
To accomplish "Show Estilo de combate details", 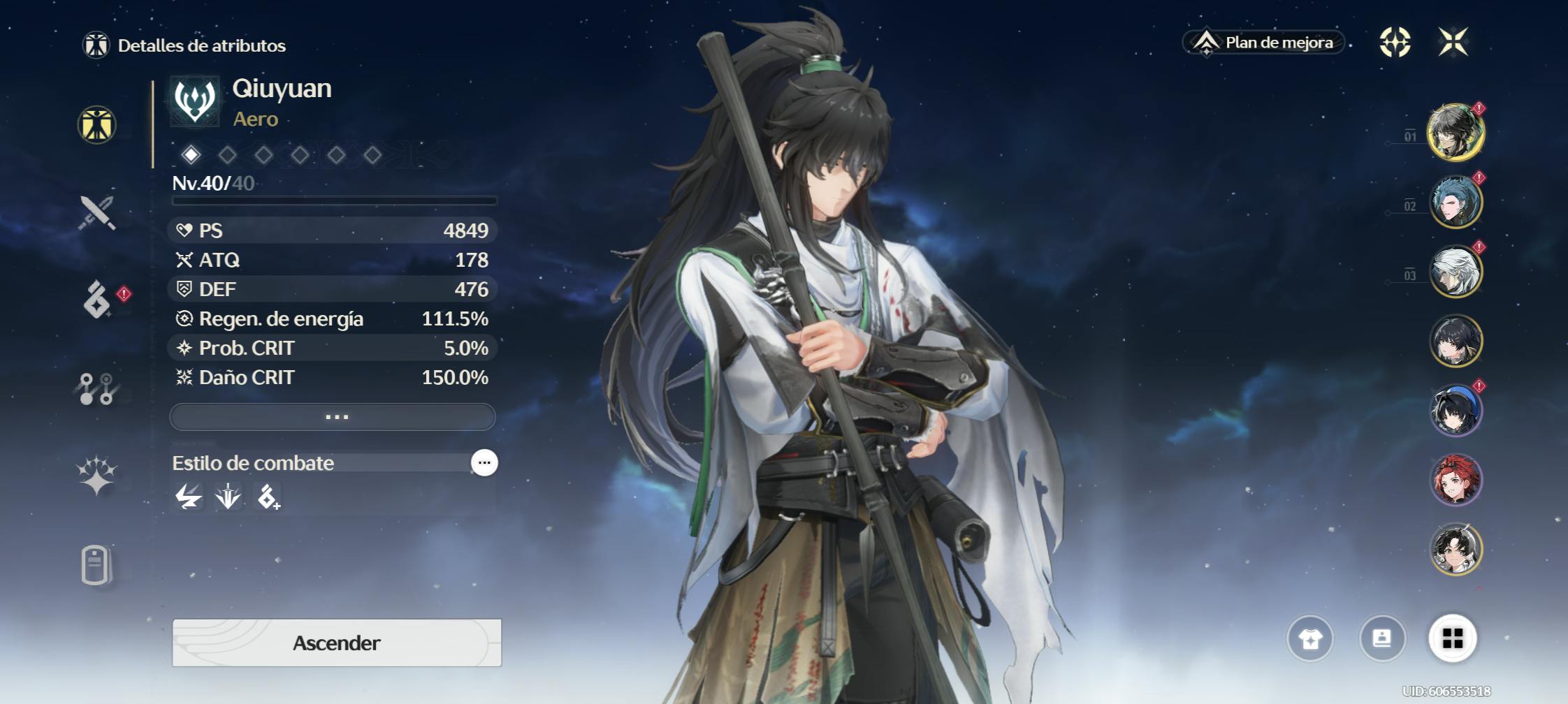I will pyautogui.click(x=484, y=462).
